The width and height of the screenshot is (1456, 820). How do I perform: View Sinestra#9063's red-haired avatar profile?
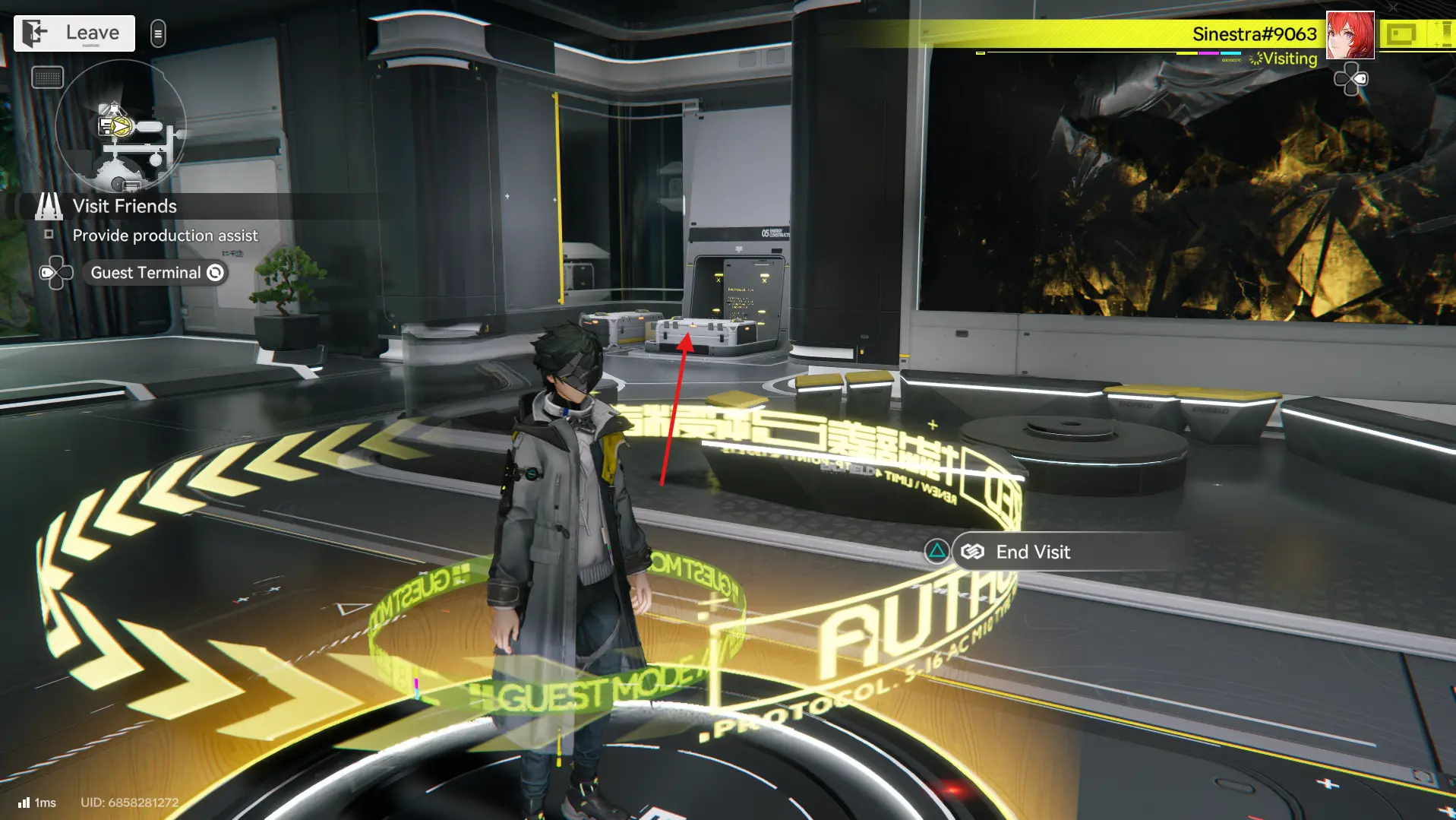(x=1350, y=35)
